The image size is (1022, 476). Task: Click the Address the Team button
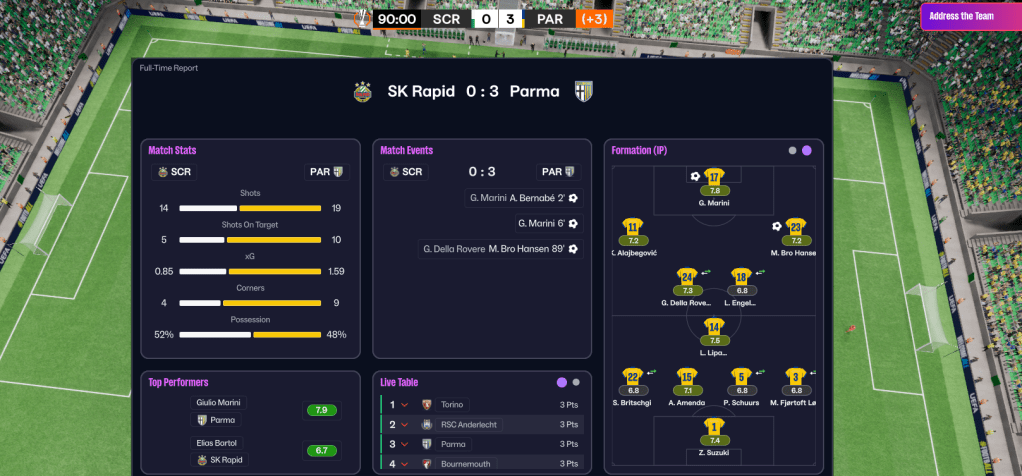click(x=964, y=16)
